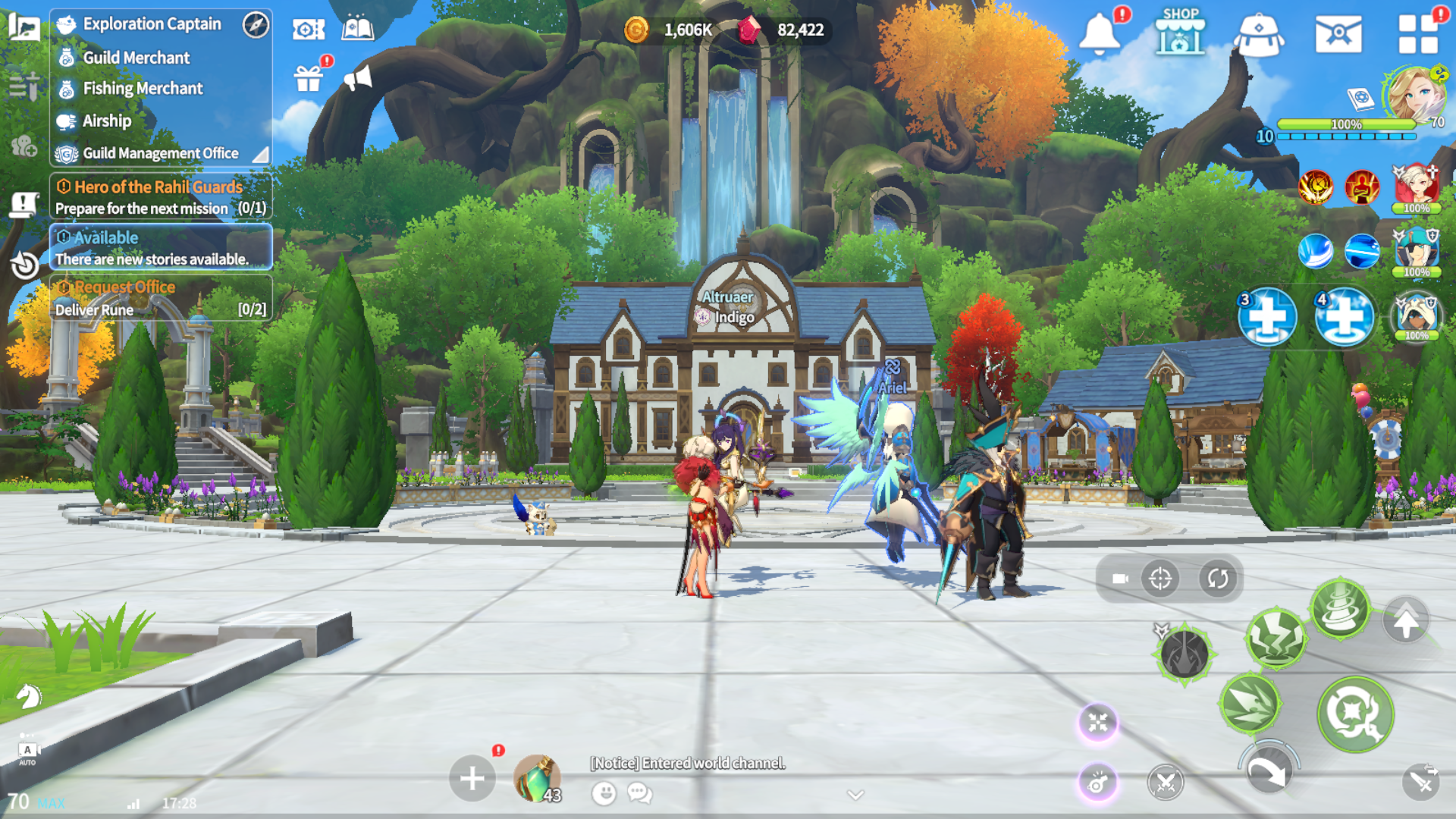1456x819 pixels.
Task: Open the four-square main menu grid
Action: pyautogui.click(x=1418, y=34)
